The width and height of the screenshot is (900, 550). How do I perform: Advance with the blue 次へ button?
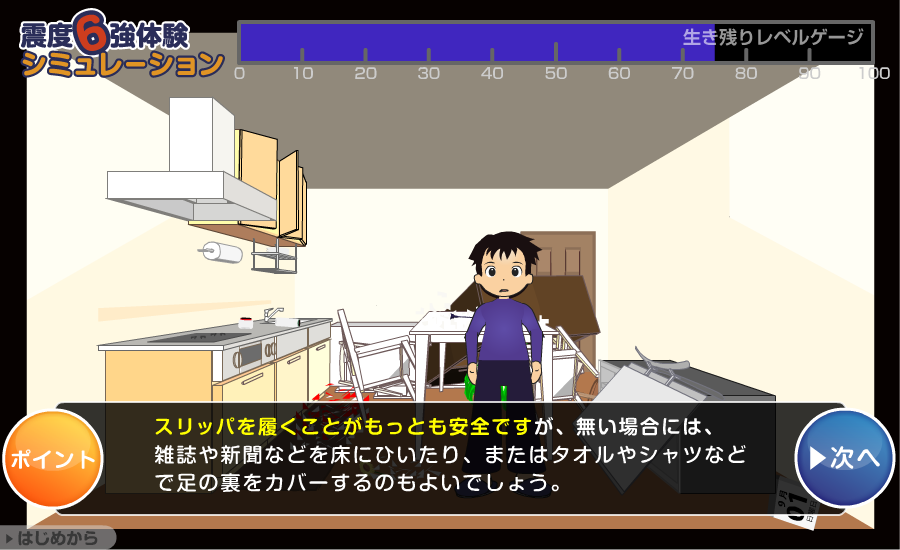[x=844, y=458]
